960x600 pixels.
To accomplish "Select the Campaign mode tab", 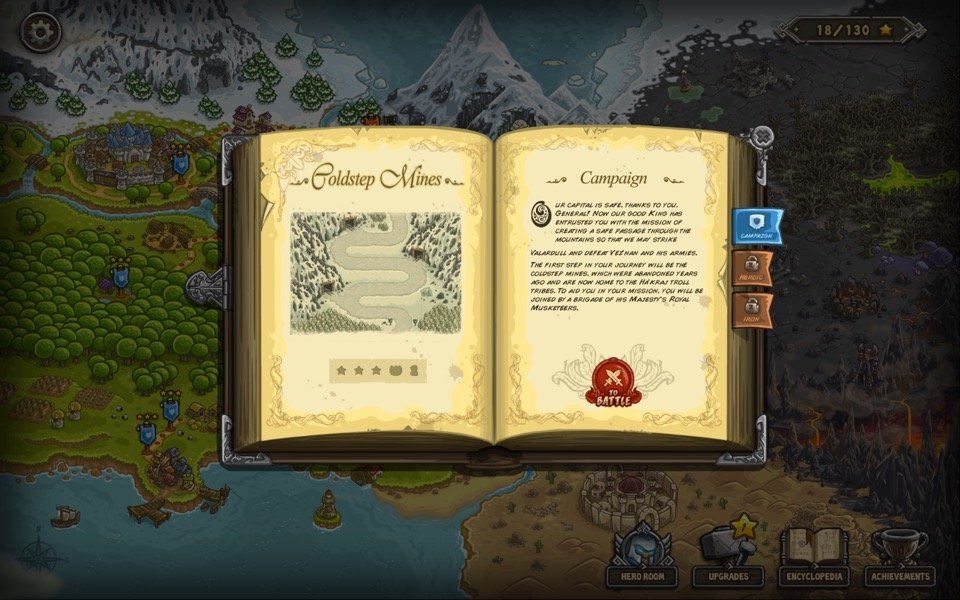I will click(756, 225).
